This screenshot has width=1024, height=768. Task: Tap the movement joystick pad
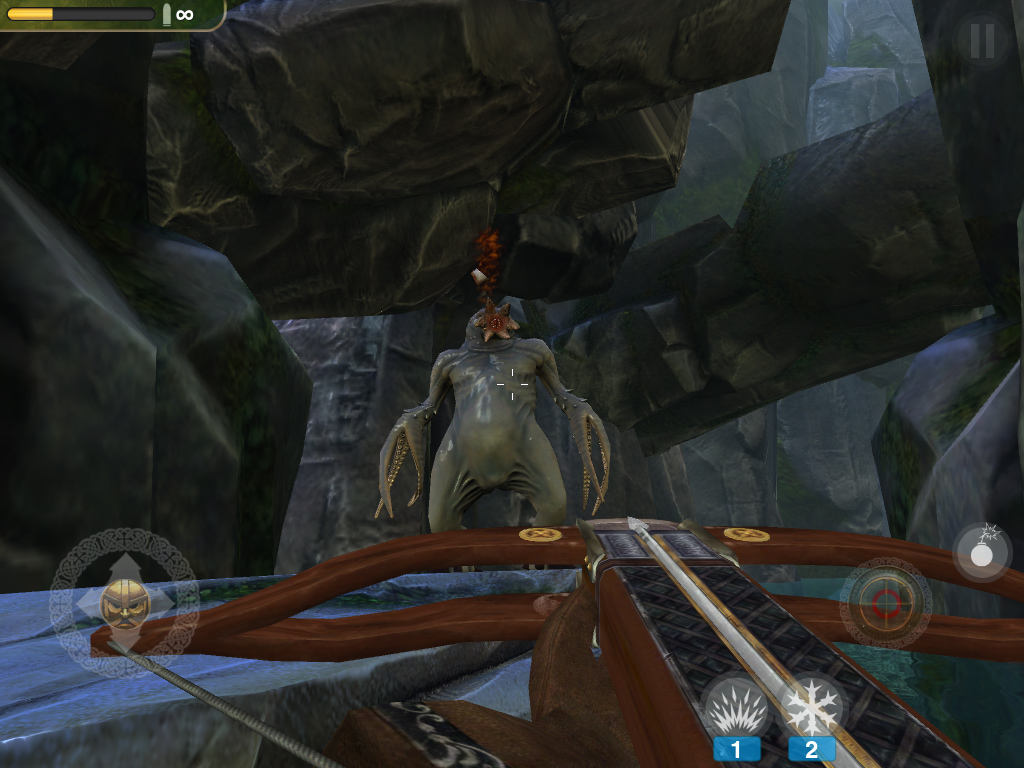point(124,602)
